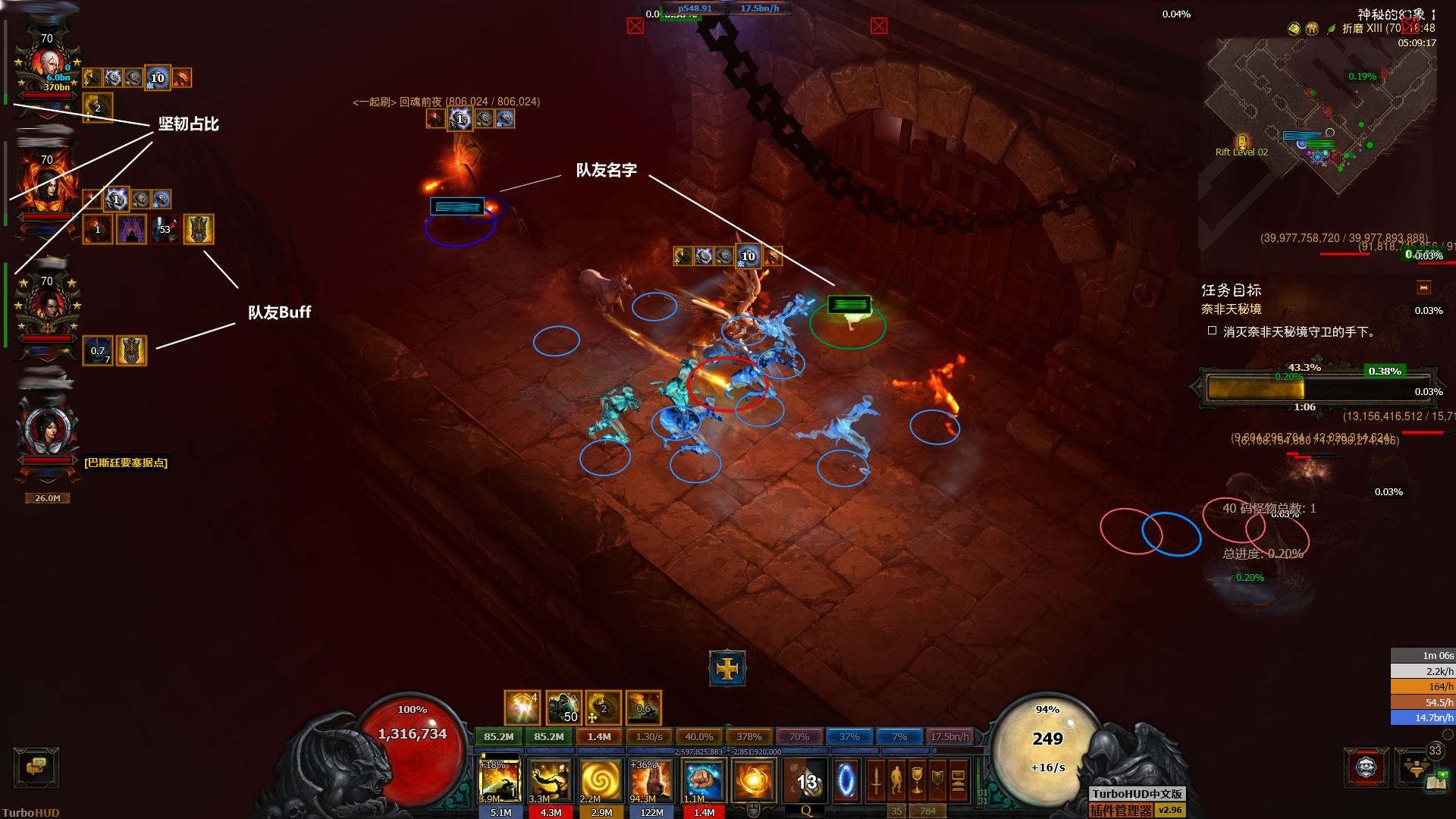
Task: Activate the dashing strike skill with +18%
Action: point(499,780)
